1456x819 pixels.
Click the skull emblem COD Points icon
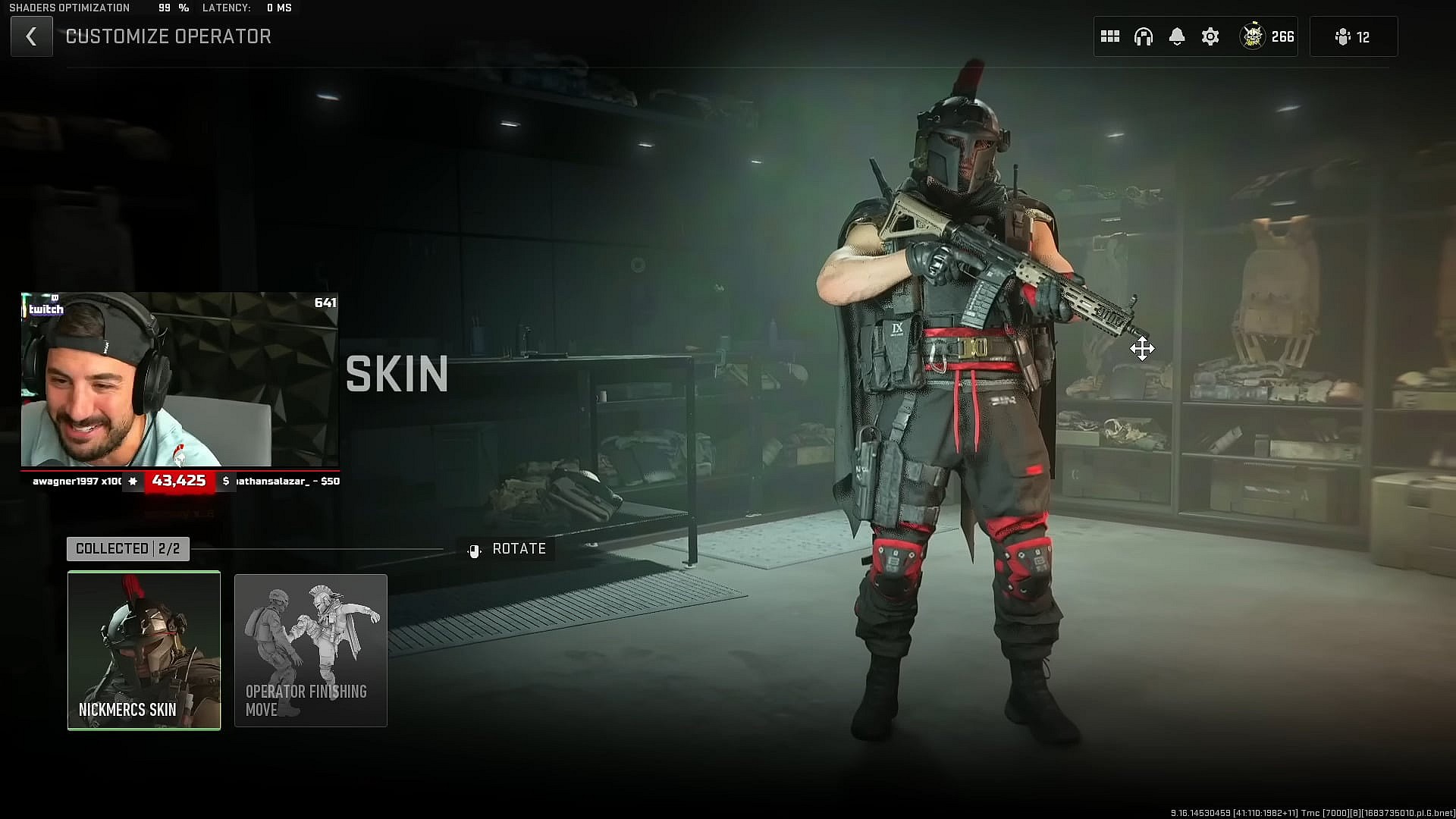click(x=1253, y=36)
